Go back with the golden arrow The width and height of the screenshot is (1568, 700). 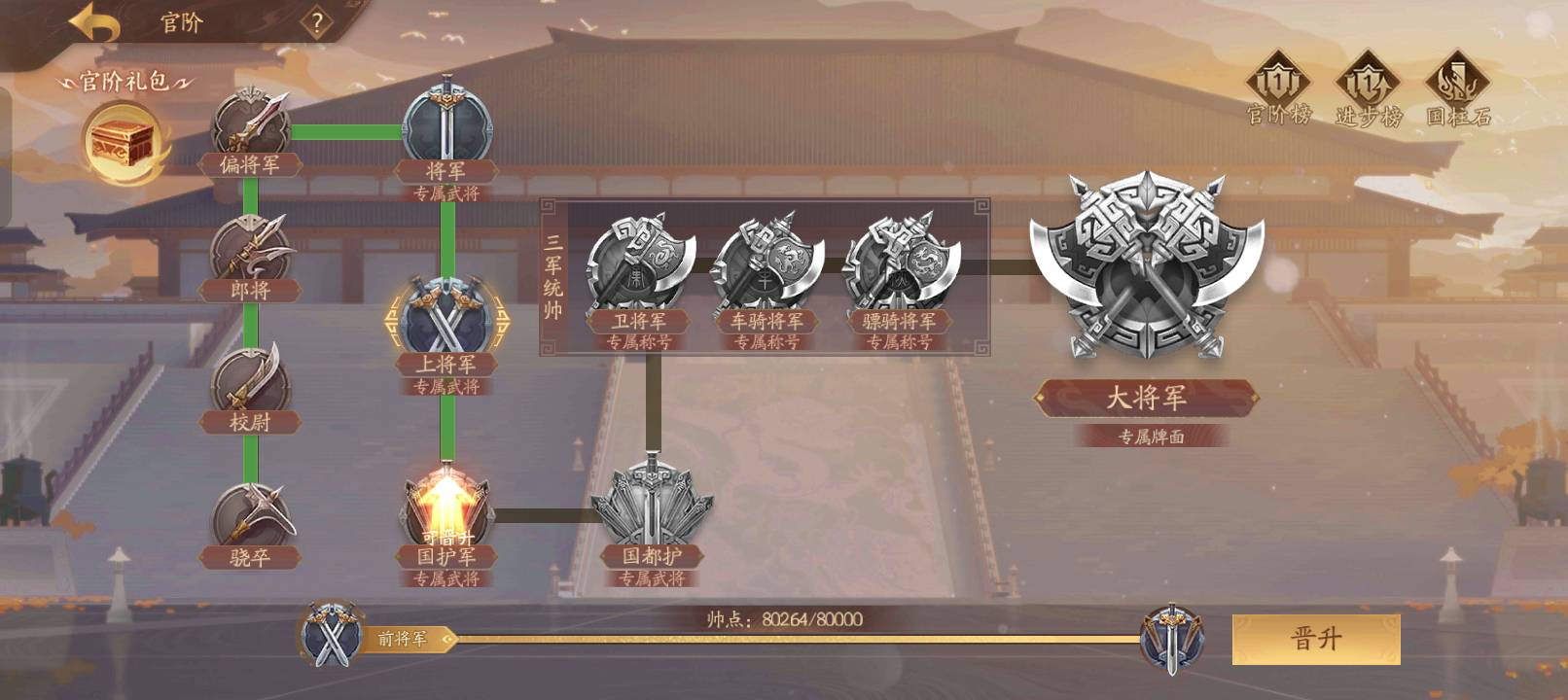pos(93,23)
